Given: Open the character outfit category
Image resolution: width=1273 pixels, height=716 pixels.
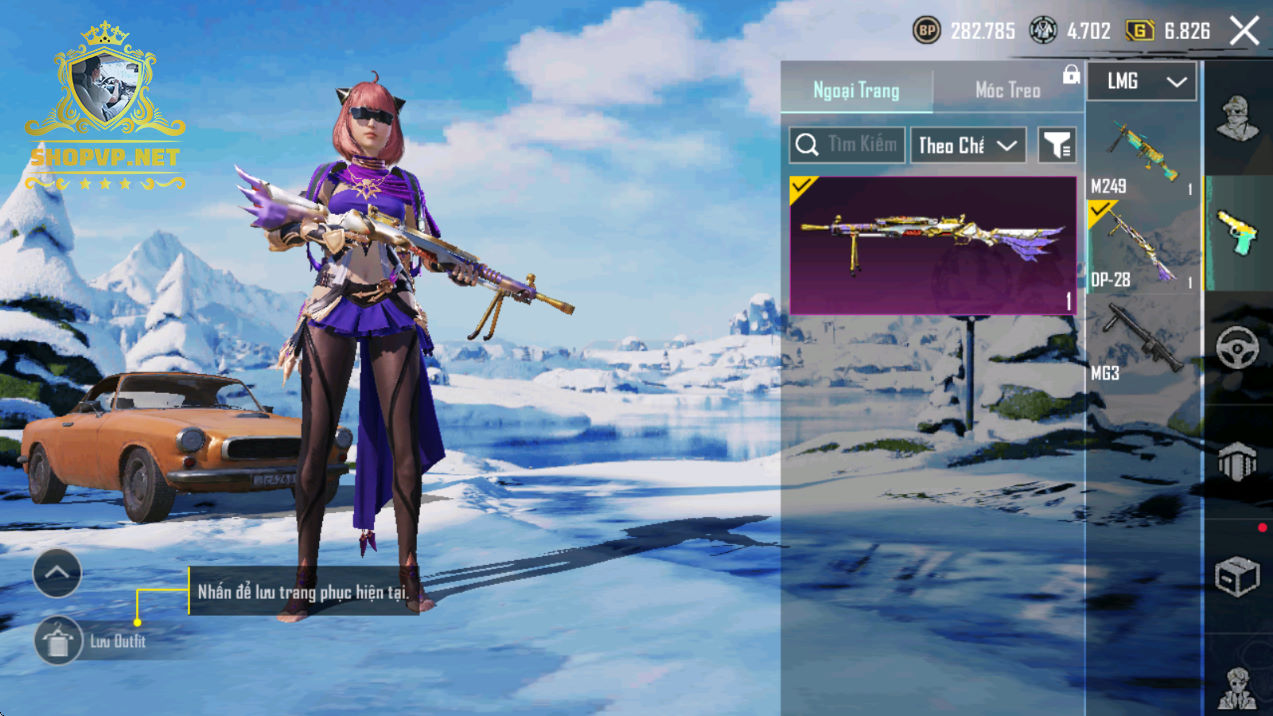Looking at the screenshot, I should point(1238,118).
